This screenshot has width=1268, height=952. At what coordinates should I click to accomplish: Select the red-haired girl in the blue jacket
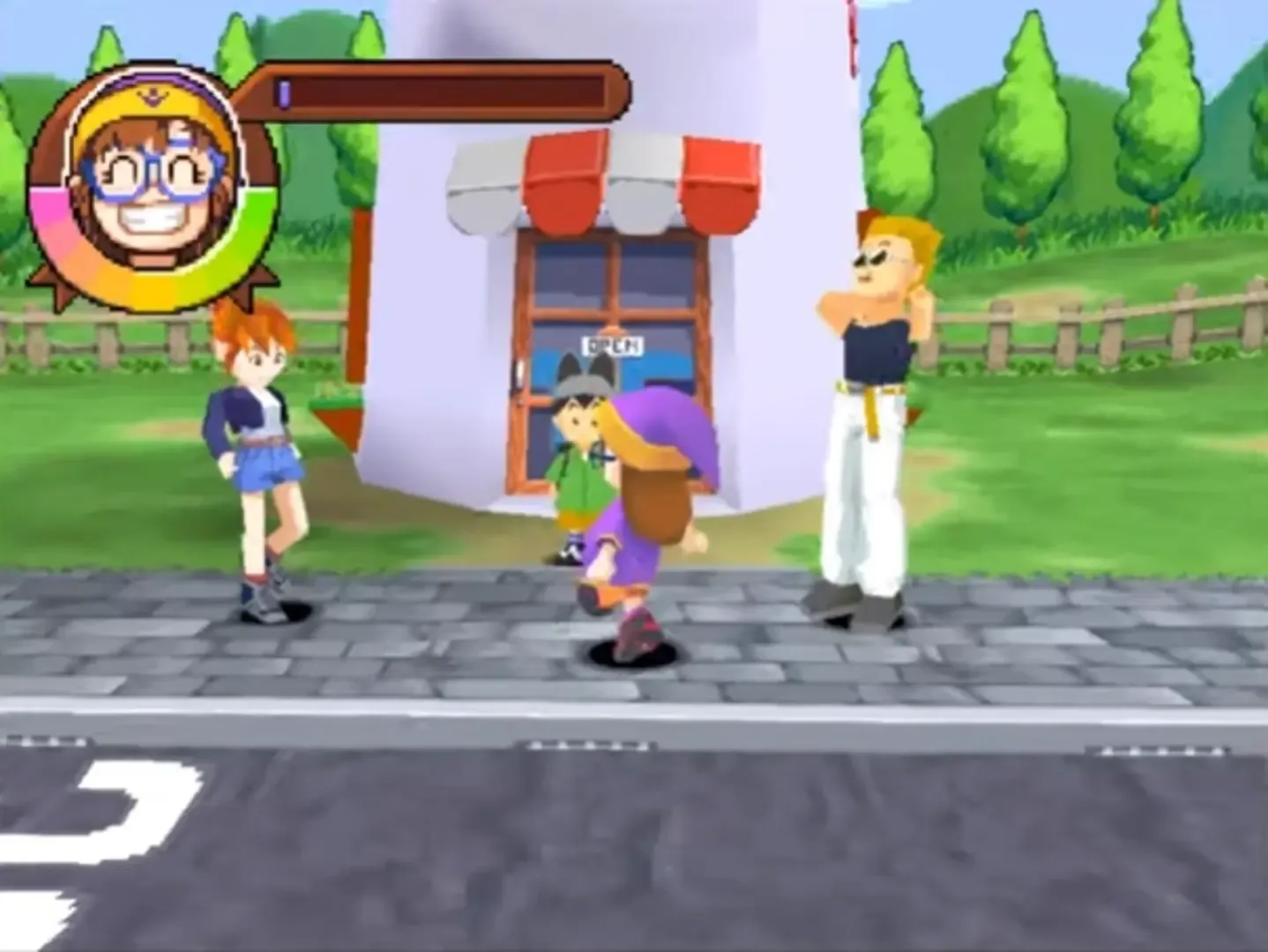tap(256, 423)
